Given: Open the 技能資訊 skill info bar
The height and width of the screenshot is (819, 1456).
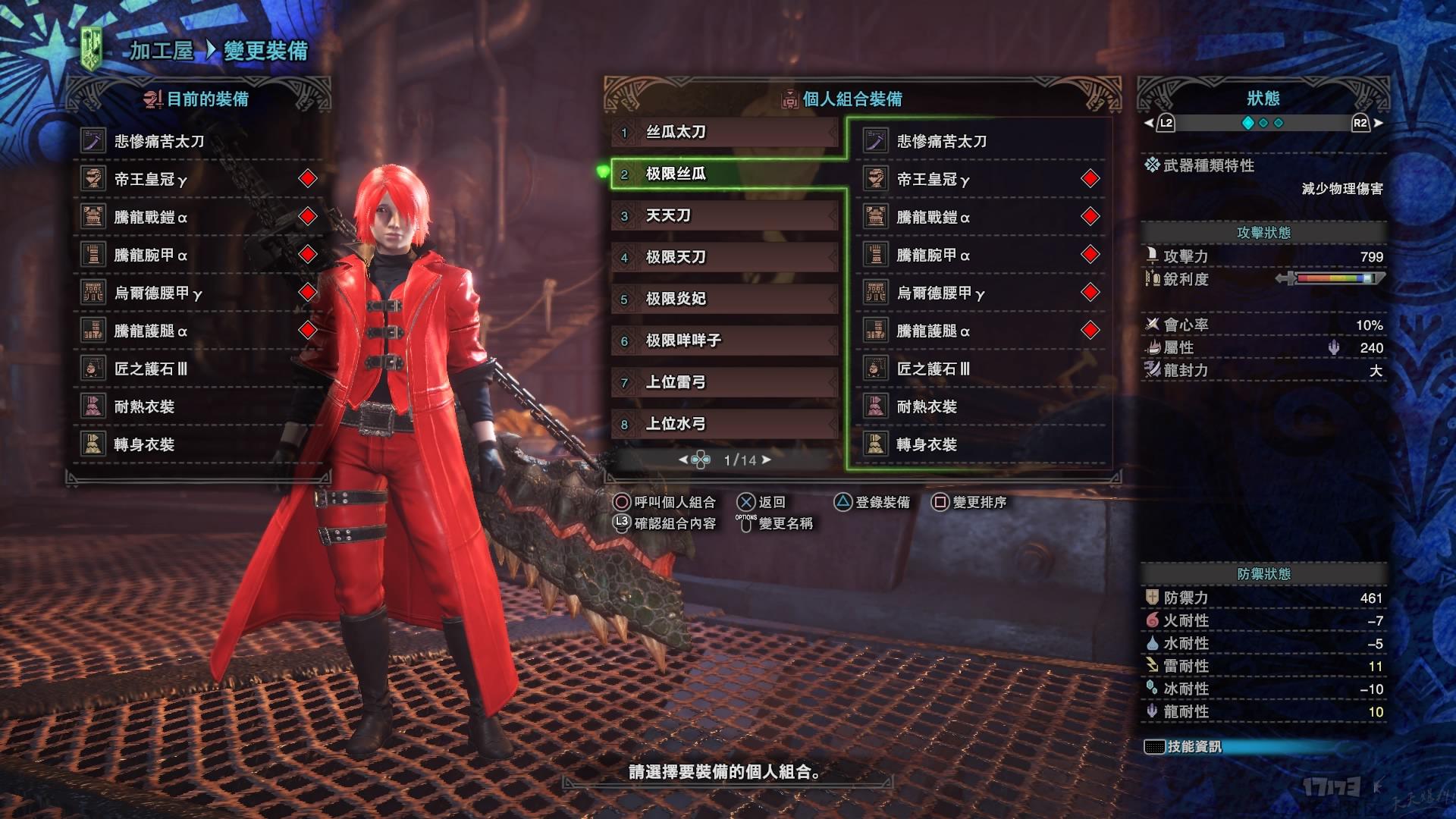Looking at the screenshot, I should pyautogui.click(x=1194, y=747).
